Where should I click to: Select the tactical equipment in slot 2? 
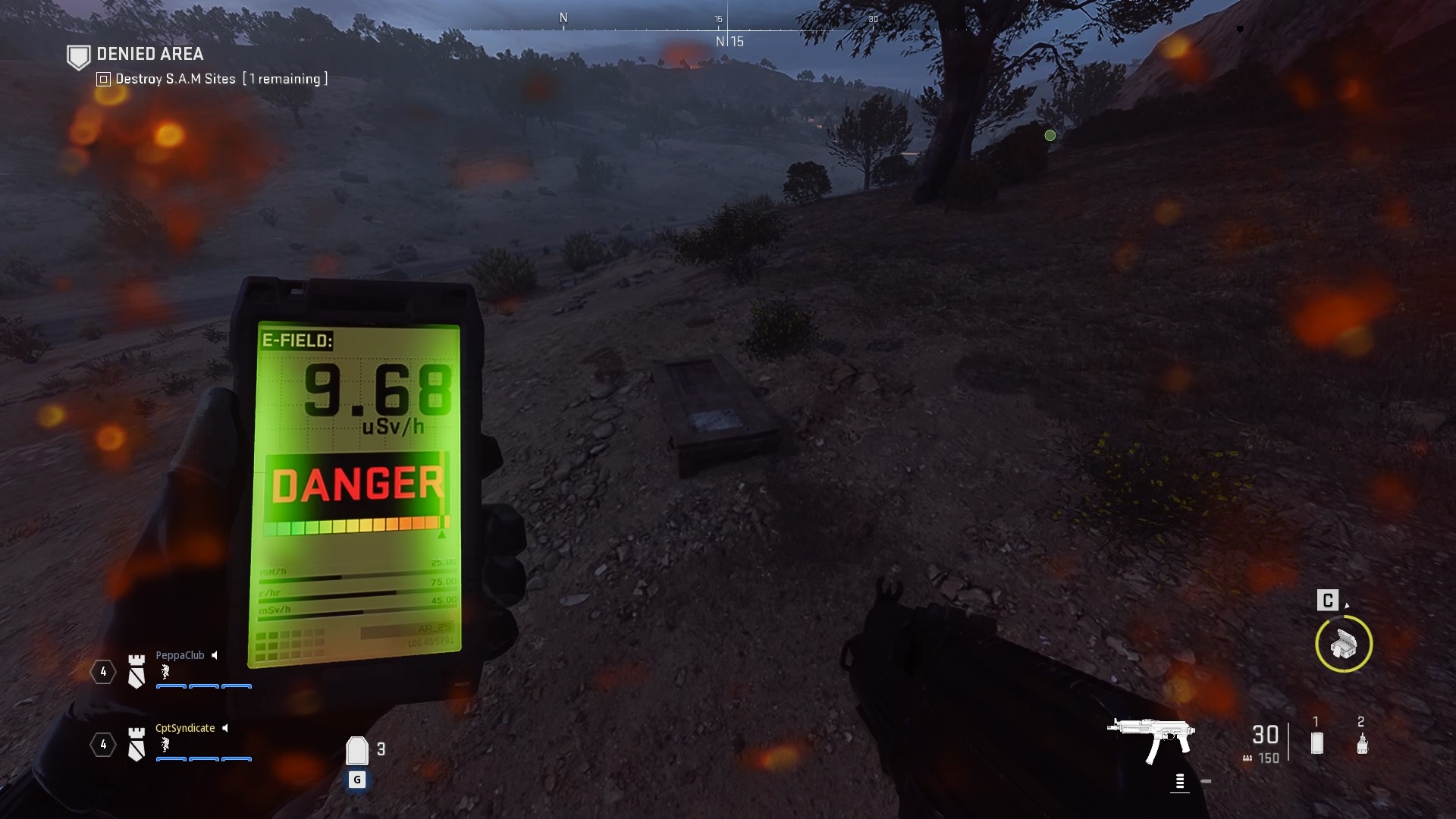tap(1363, 742)
